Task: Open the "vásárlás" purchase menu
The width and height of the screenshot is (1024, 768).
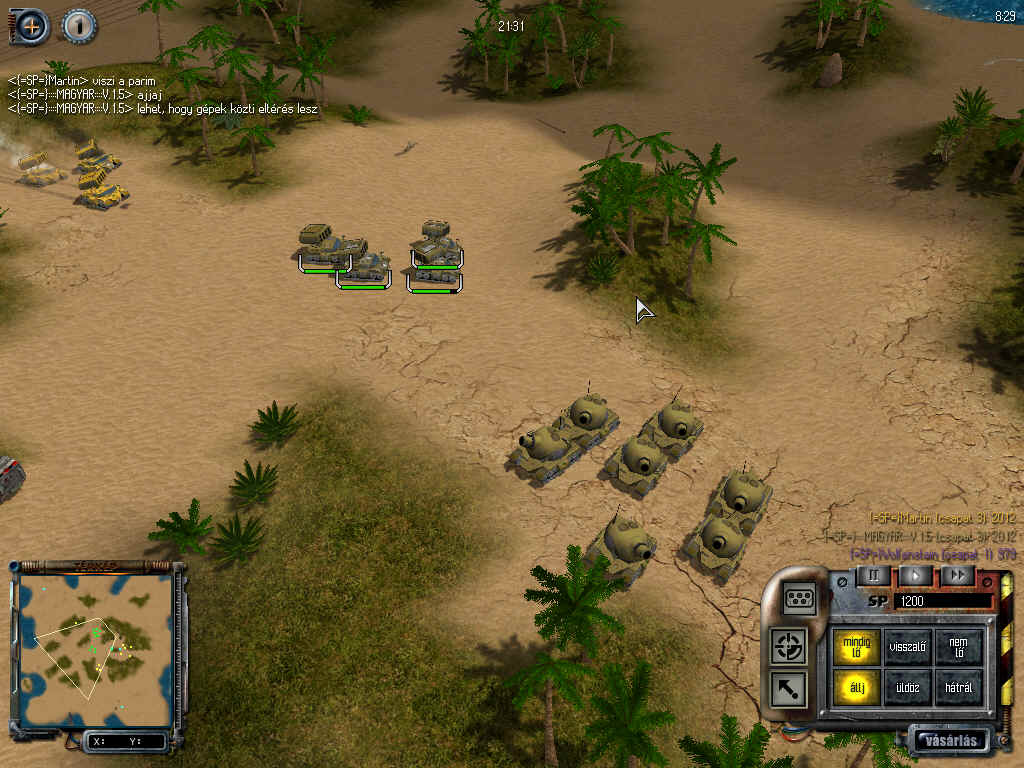Action: [949, 741]
